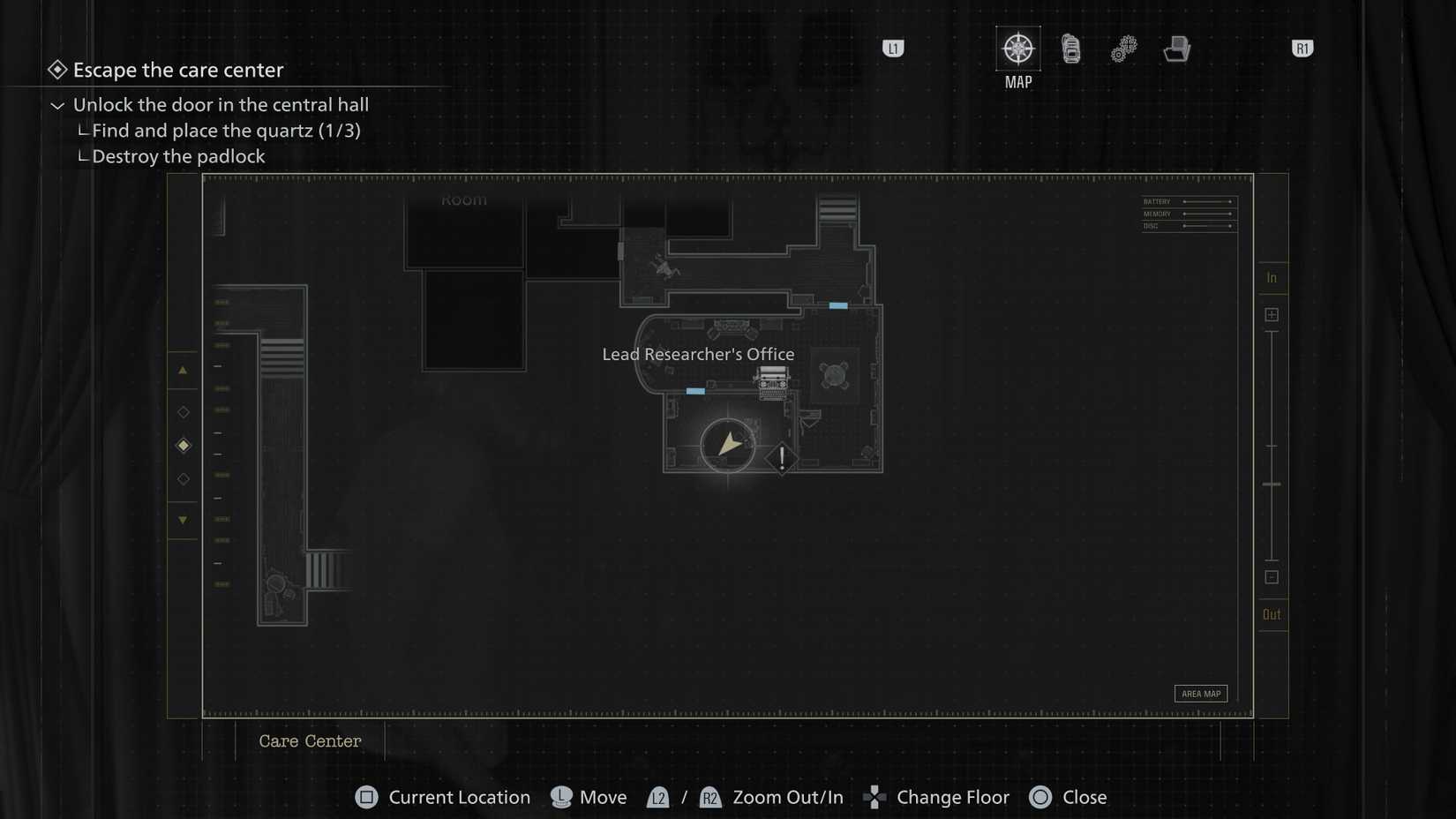The image size is (1456, 819).
Task: Click the down arrow below the floor selector
Action: [183, 521]
